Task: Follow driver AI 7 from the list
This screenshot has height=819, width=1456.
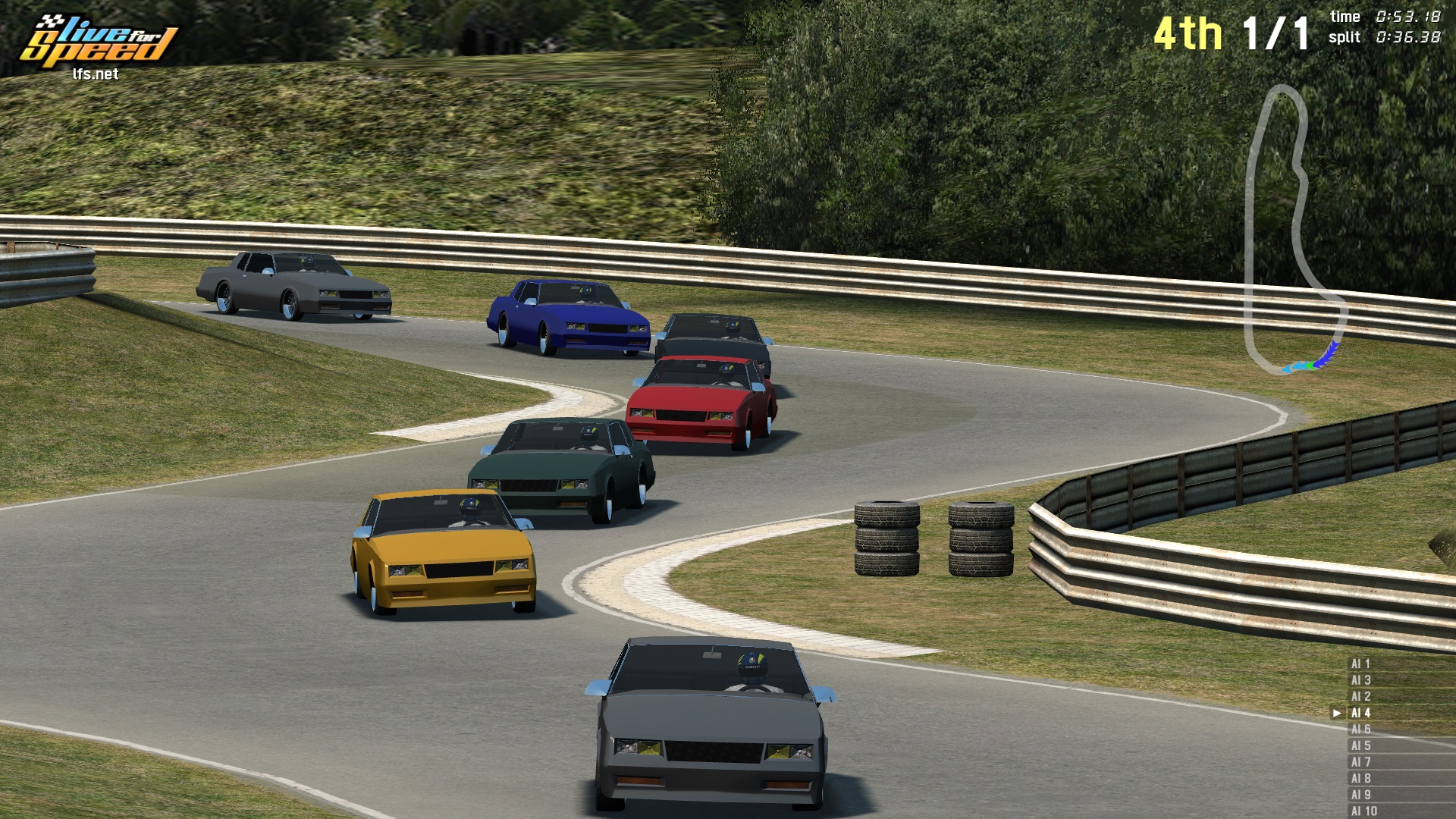Action: coord(1360,762)
